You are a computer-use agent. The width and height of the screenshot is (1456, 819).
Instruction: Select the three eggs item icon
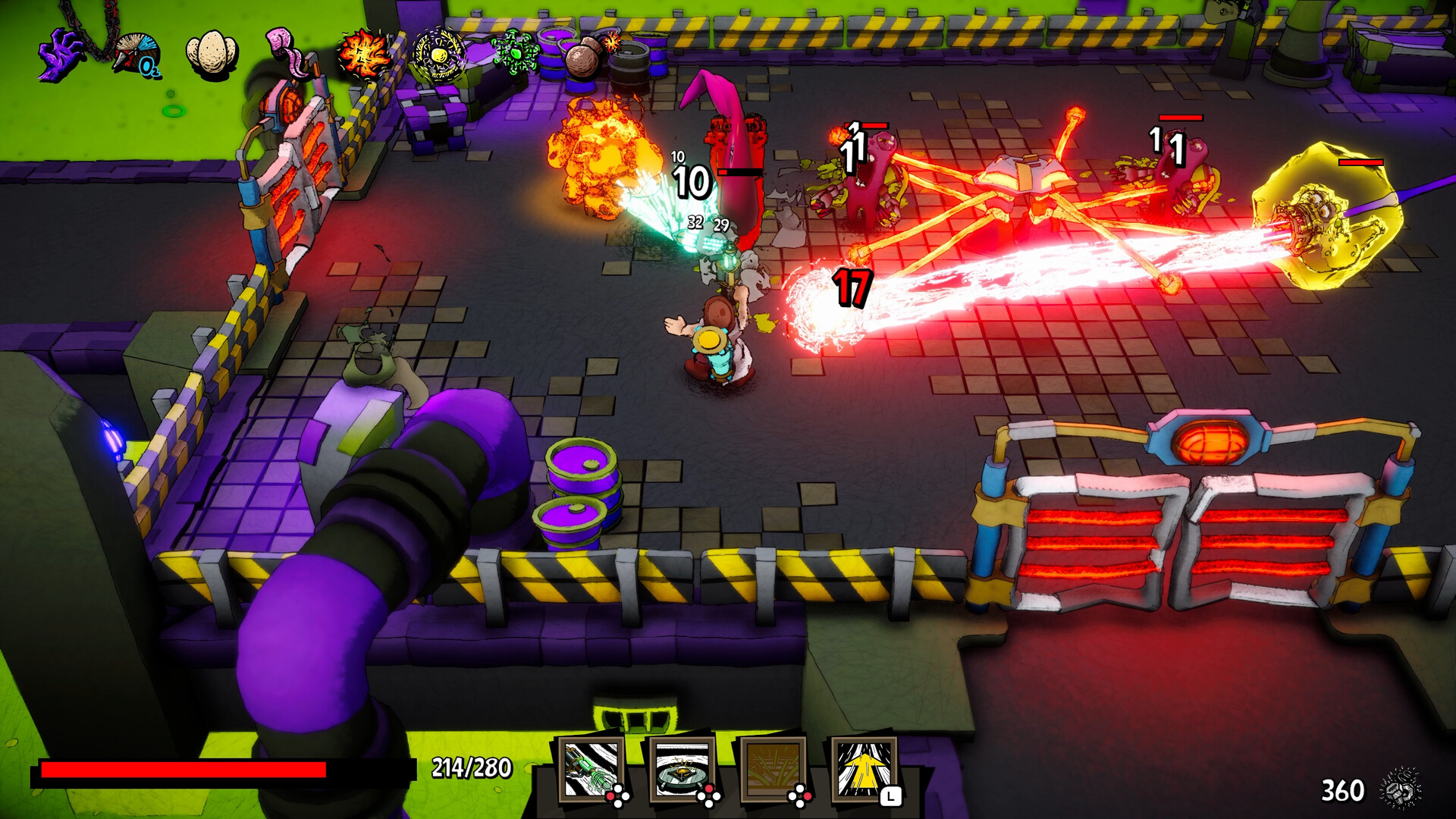point(212,55)
